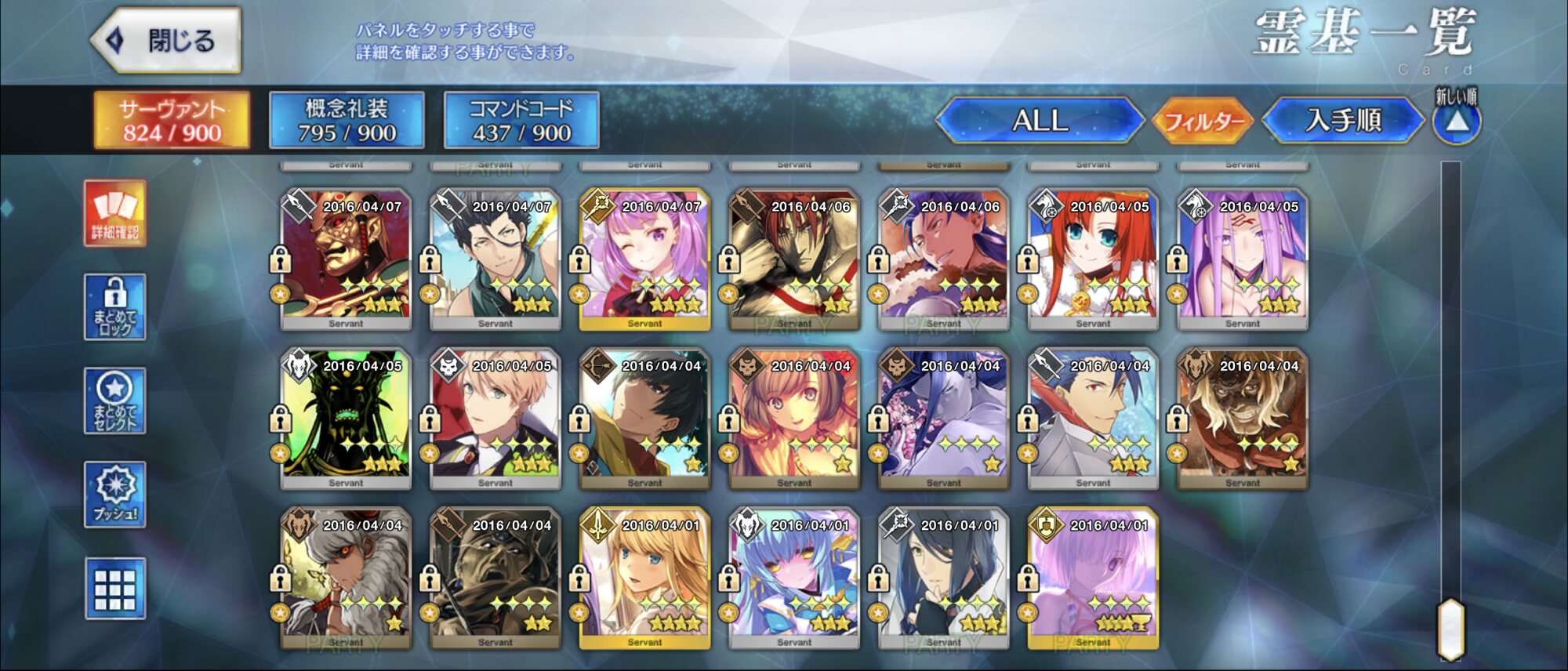The image size is (1568, 671).
Task: Open the blue-haired lancer card in white suit
Action: 1093,418
